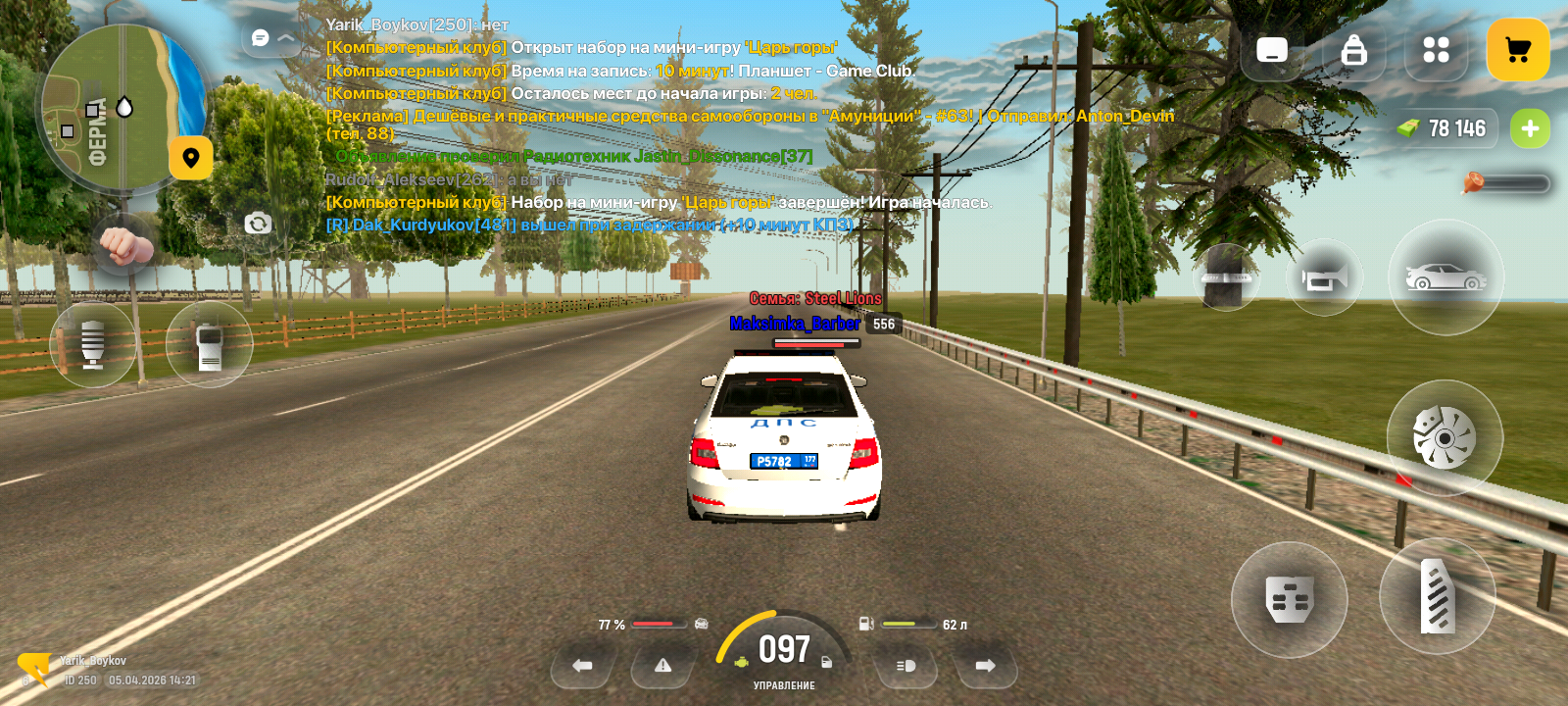Open the four-dot main menu

pyautogui.click(x=1436, y=50)
